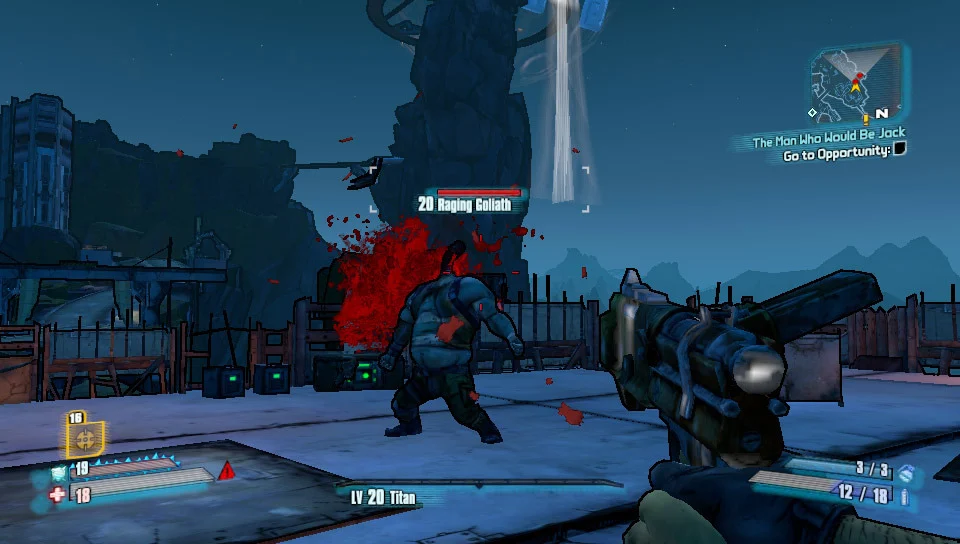Click the red warning triangle icon

[x=227, y=470]
